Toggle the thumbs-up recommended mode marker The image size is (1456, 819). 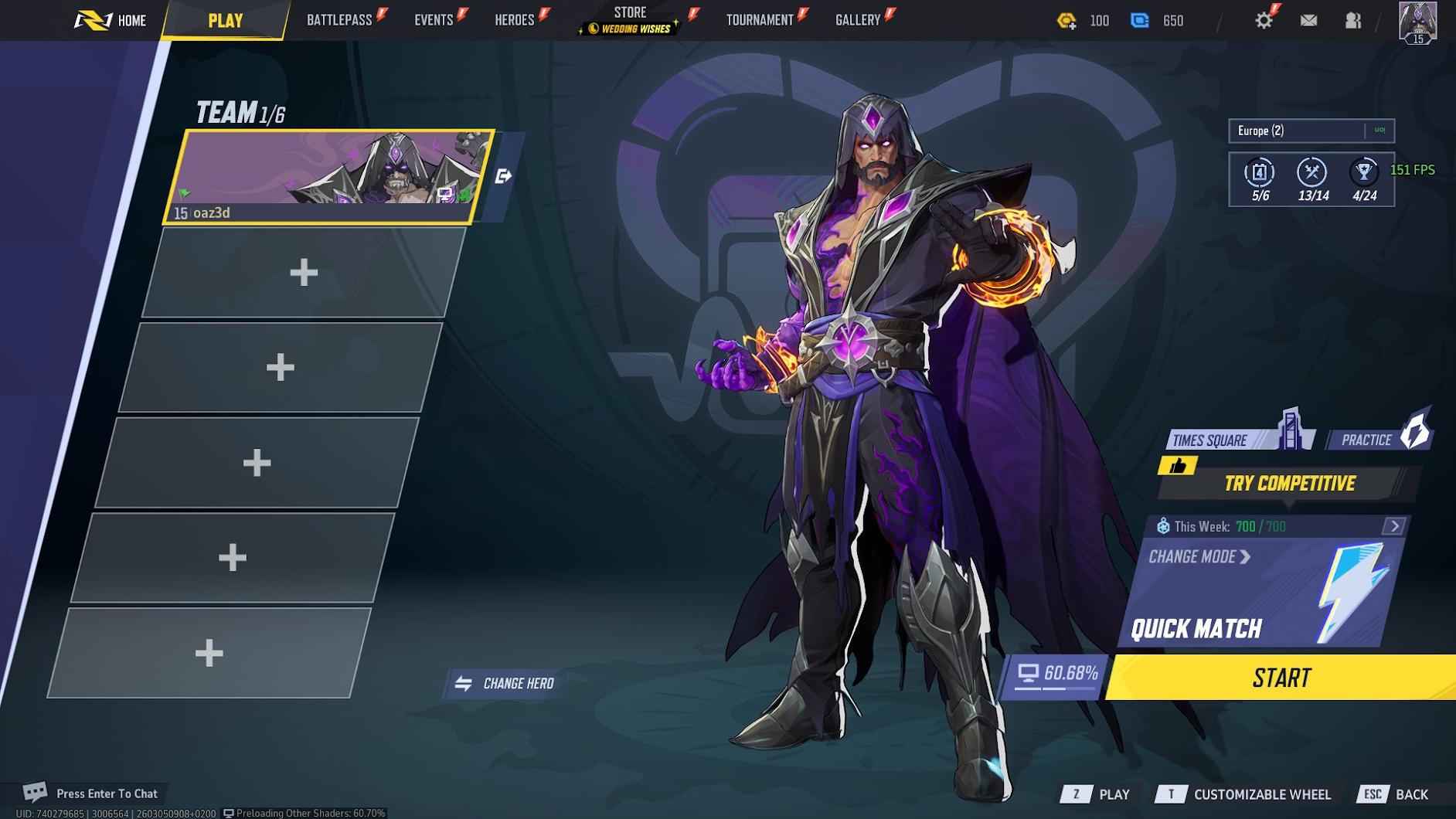pyautogui.click(x=1179, y=466)
